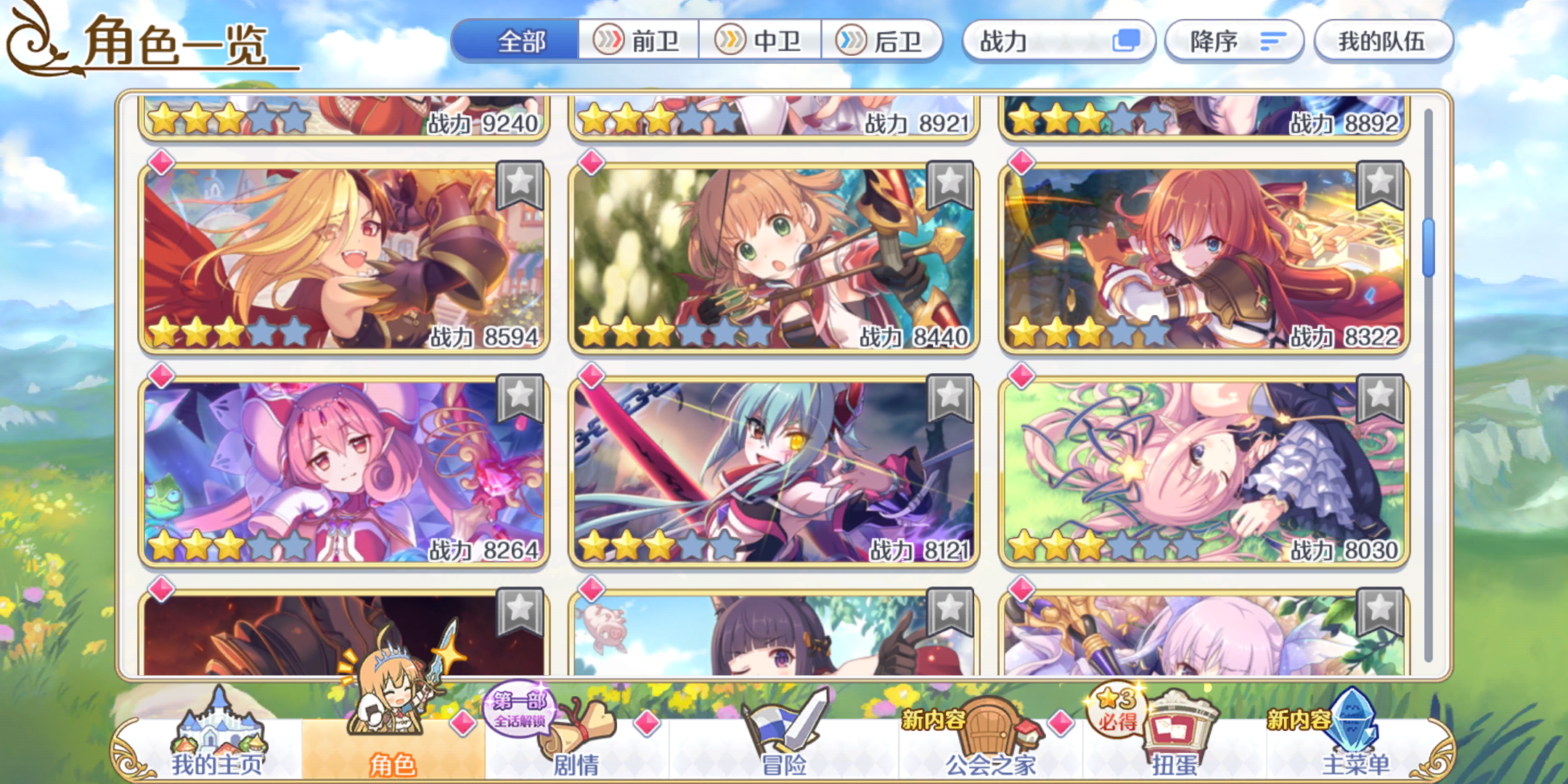Switch sort order using 降序 control
This screenshot has width=1568, height=784.
pos(1232,41)
